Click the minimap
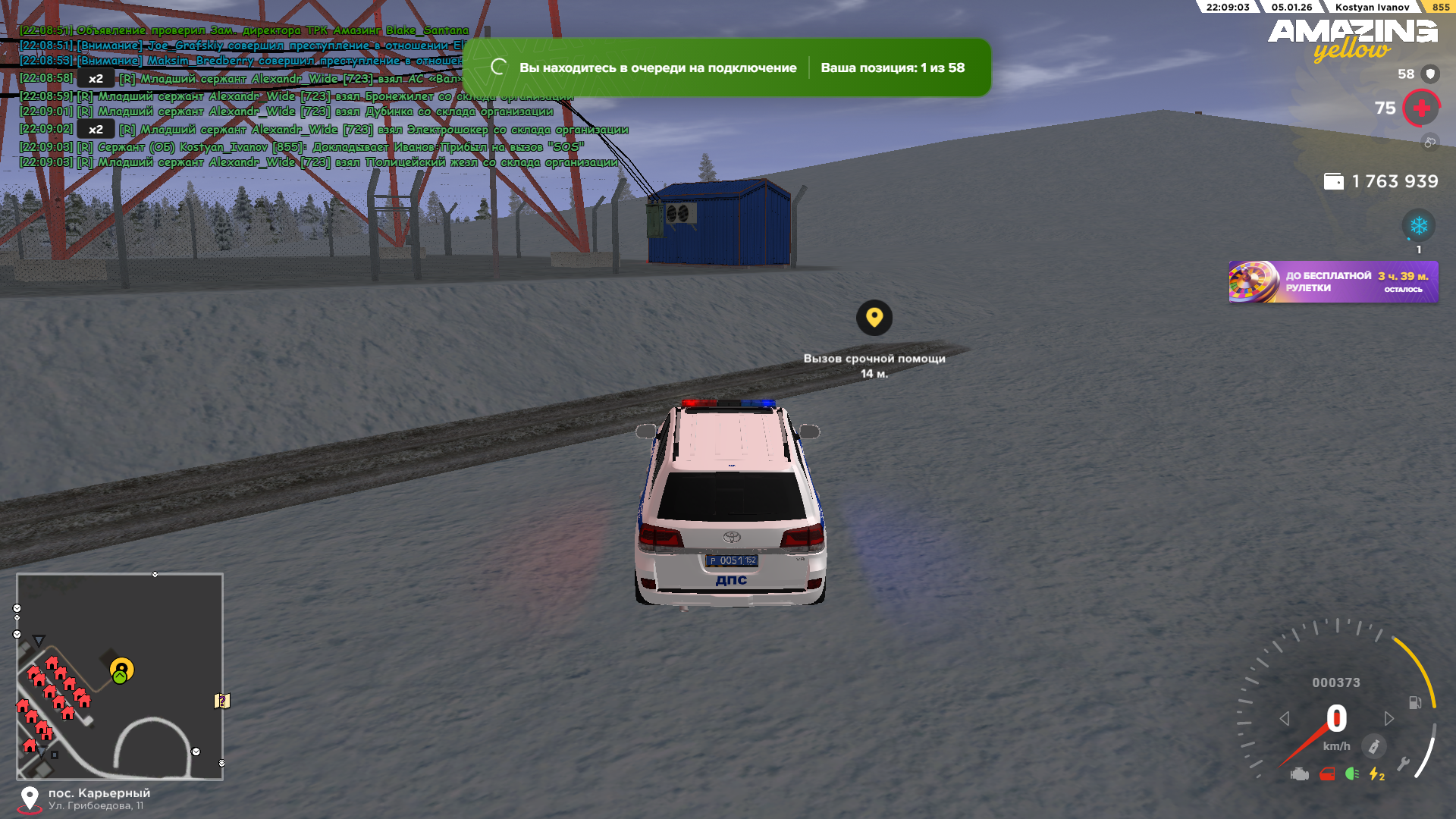Image resolution: width=1456 pixels, height=819 pixels. click(x=120, y=676)
